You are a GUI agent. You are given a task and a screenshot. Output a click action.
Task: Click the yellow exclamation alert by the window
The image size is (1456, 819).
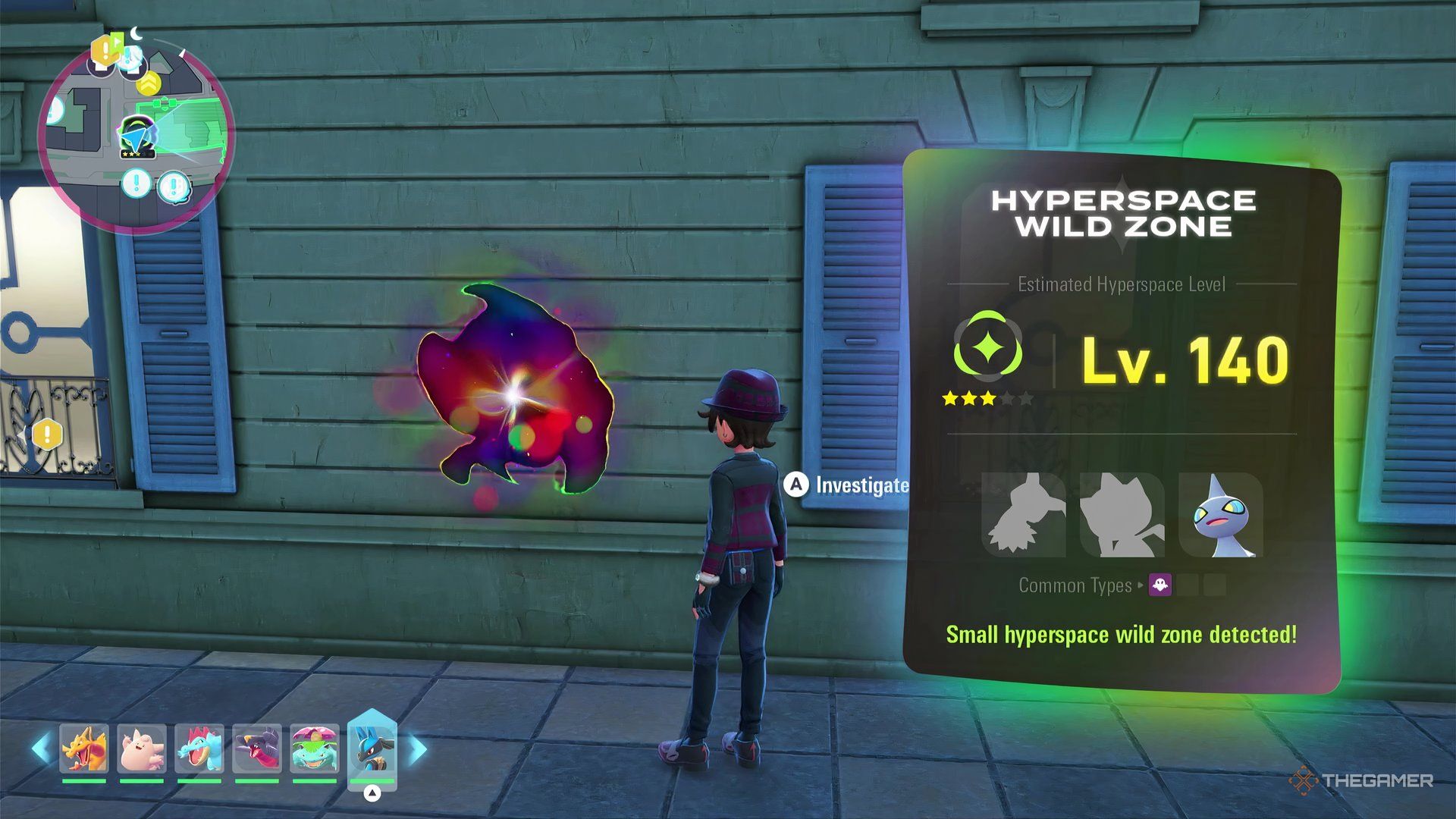tap(47, 435)
